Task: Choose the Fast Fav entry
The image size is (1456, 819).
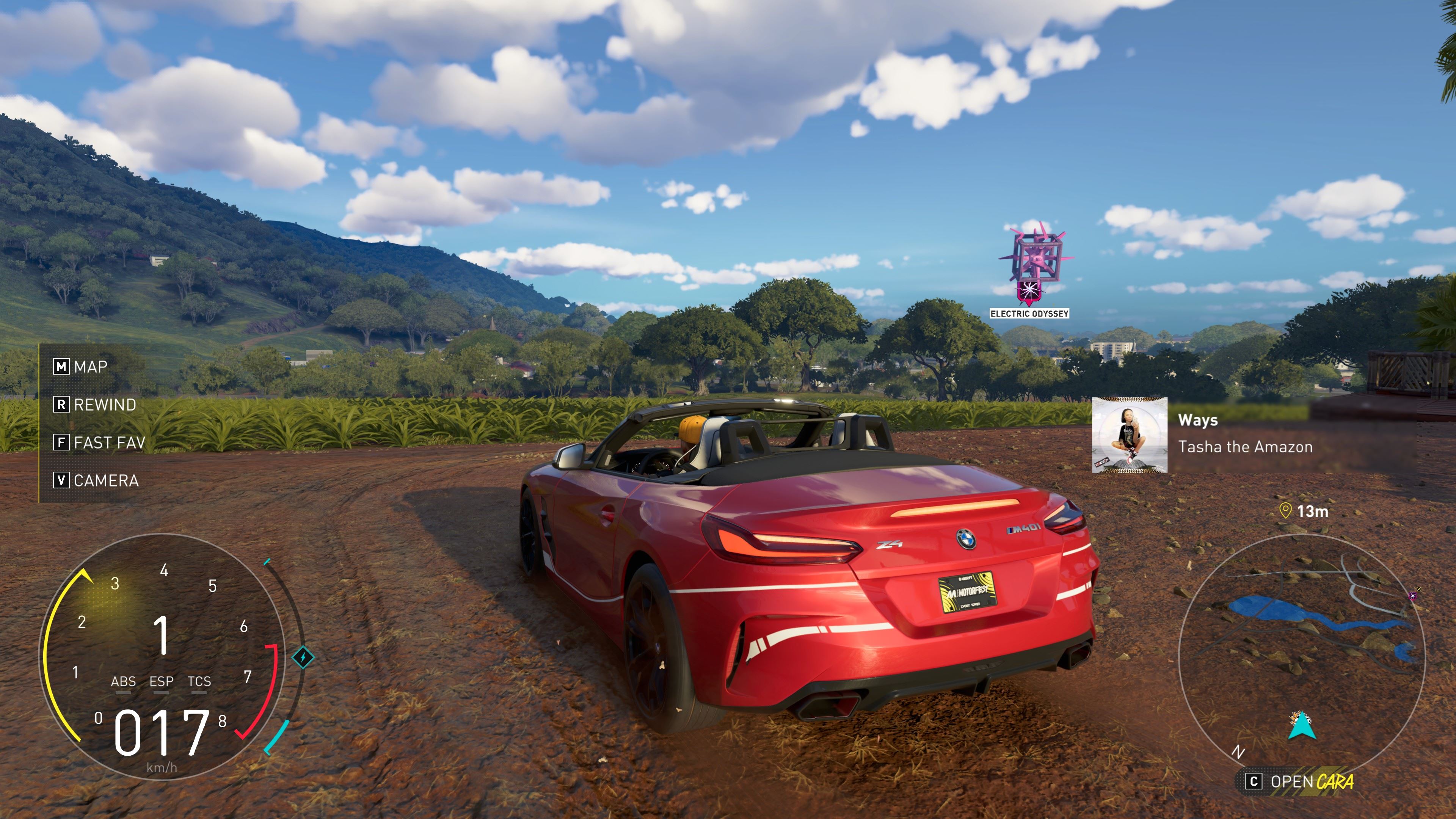Action: pyautogui.click(x=99, y=442)
